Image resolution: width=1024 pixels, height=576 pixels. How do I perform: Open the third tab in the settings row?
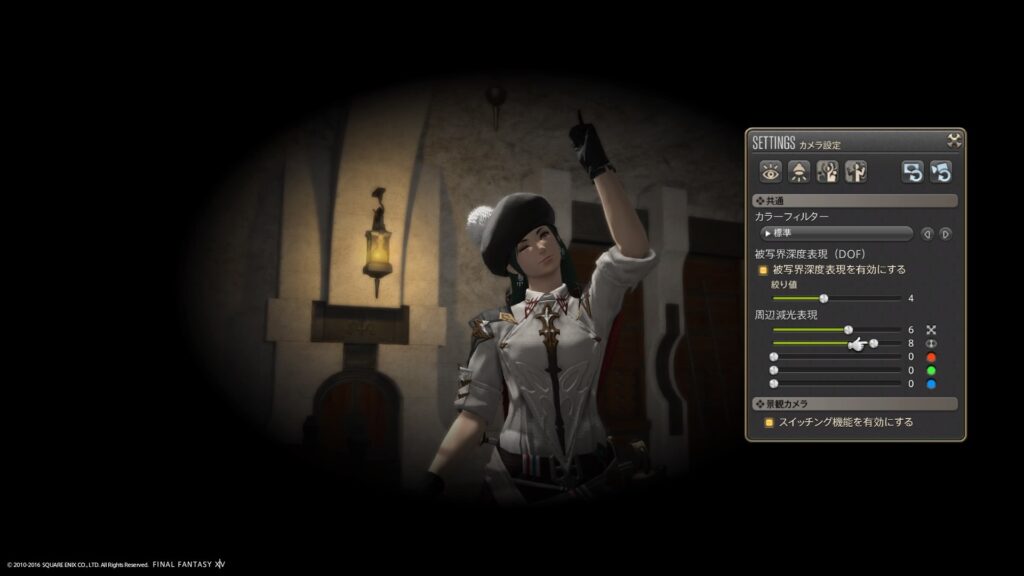(827, 171)
